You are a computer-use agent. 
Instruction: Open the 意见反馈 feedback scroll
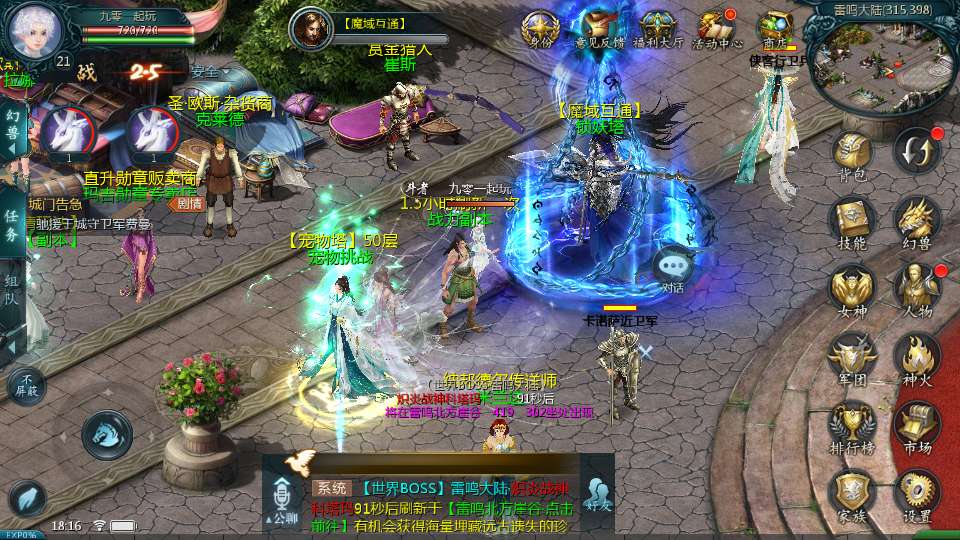click(599, 27)
